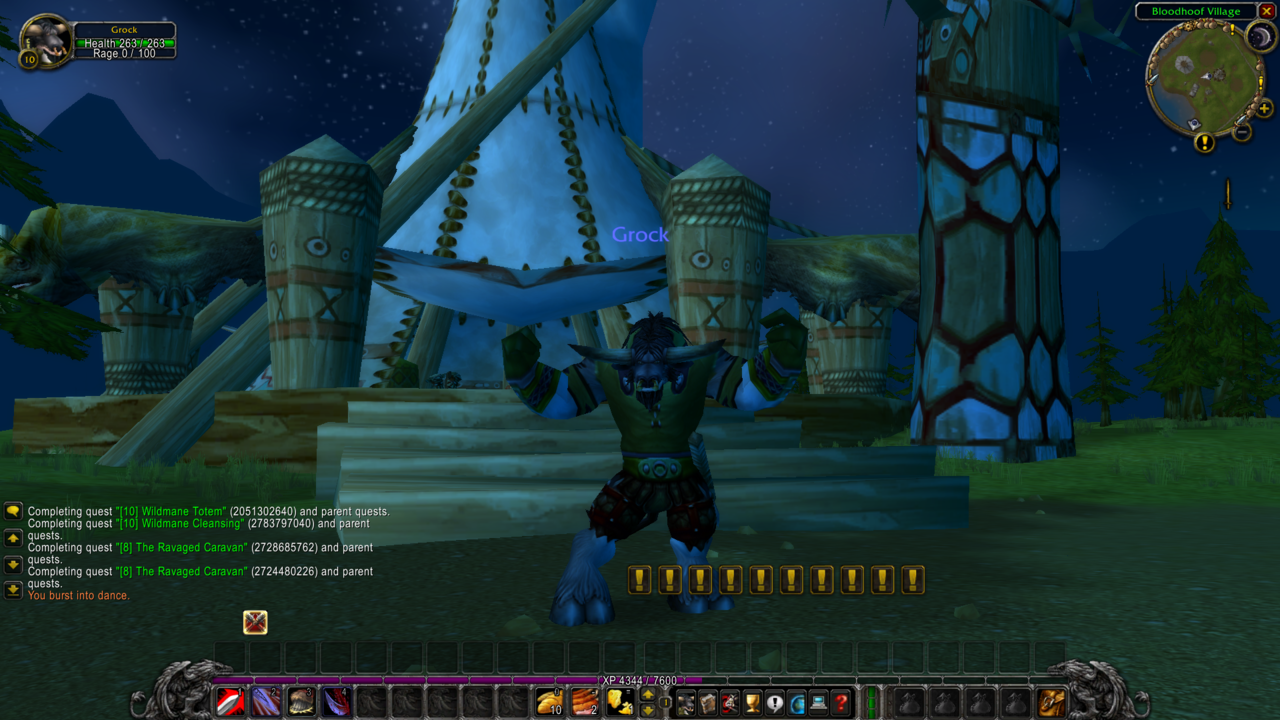Open Help with the red question mark icon
The image size is (1280, 720).
(x=843, y=700)
